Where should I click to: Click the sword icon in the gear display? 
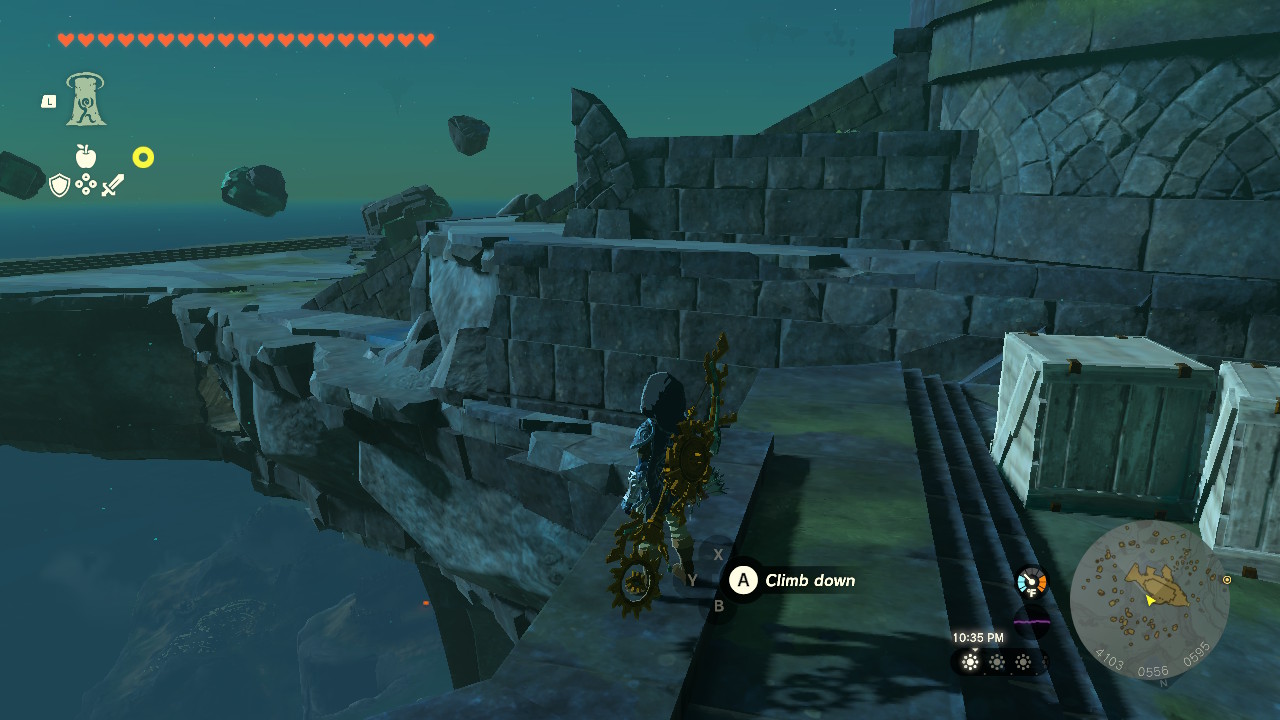pos(110,183)
